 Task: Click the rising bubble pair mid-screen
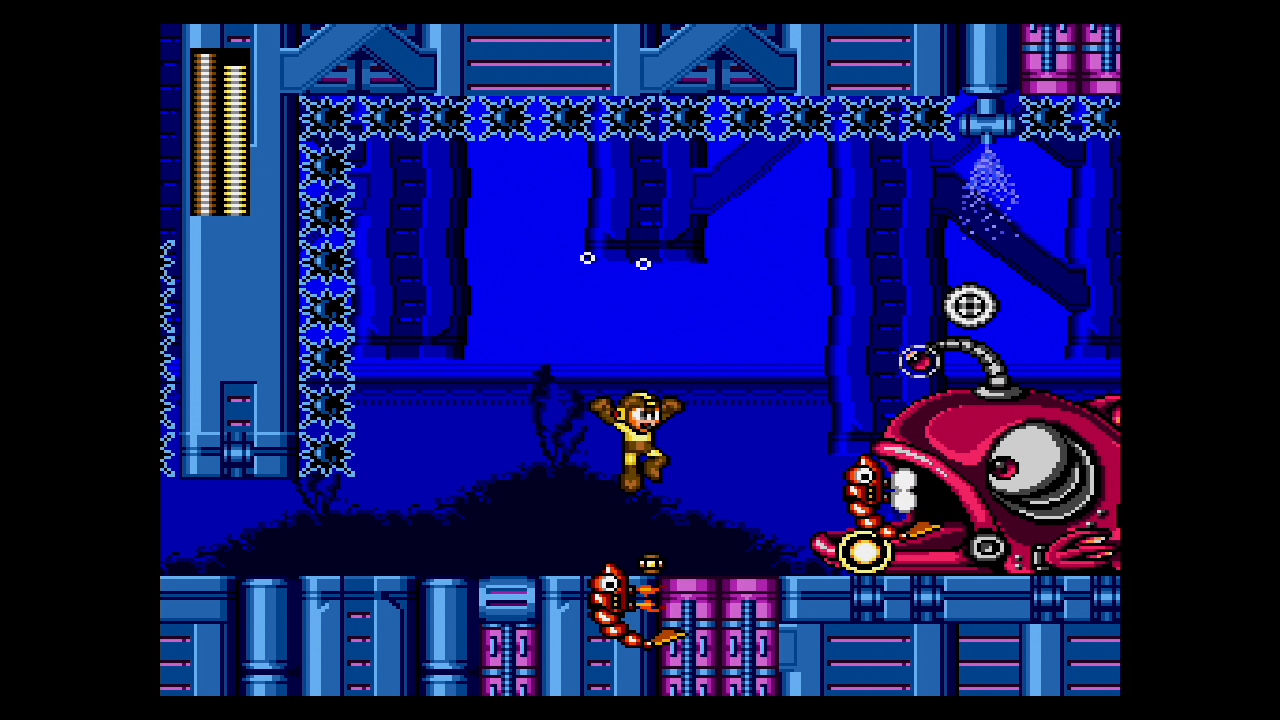[615, 260]
